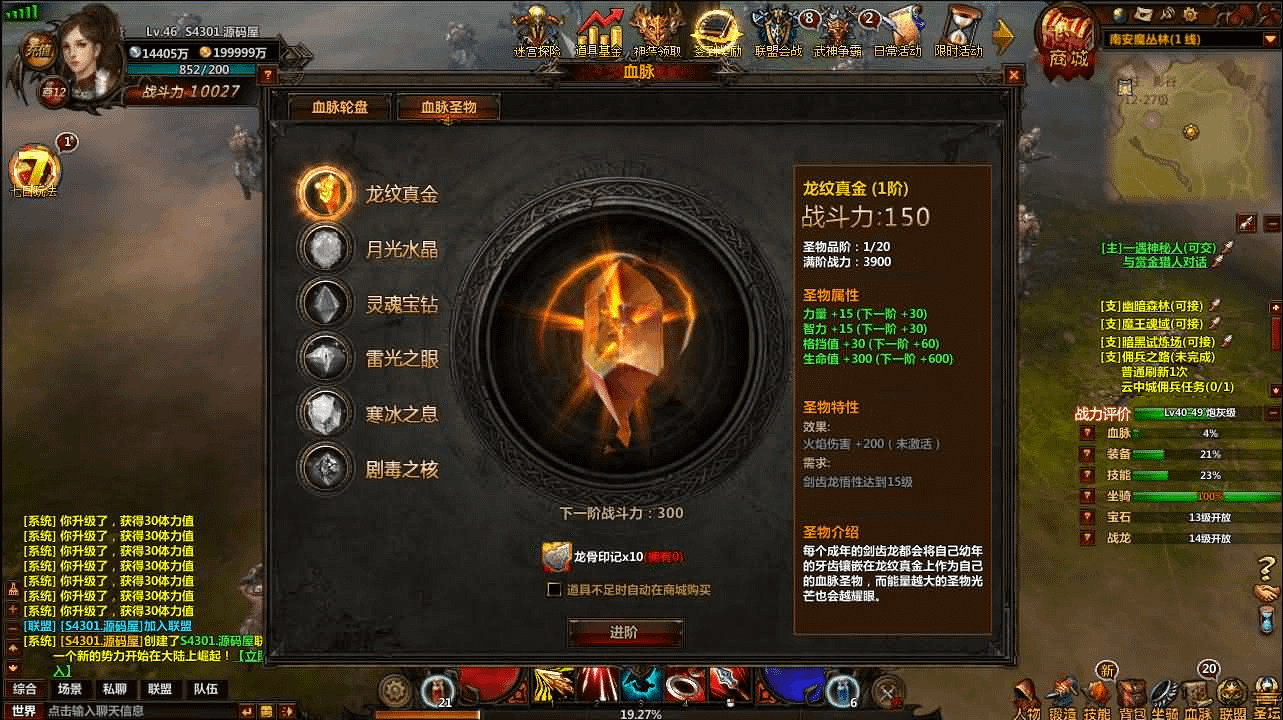1283x720 pixels.
Task: Select the 雷光之眼 relic
Action: pyautogui.click(x=327, y=358)
